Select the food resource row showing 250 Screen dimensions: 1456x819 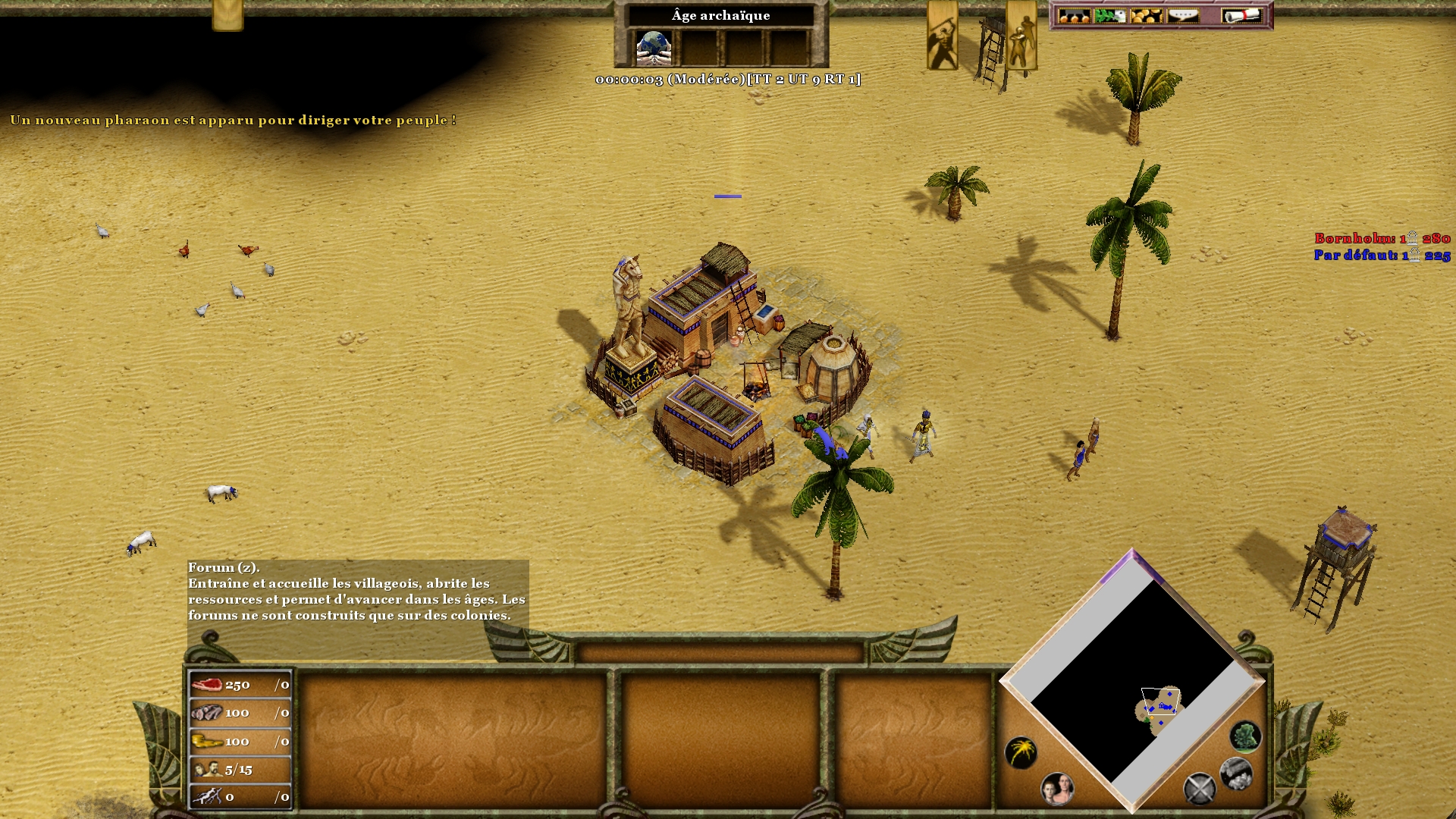pos(240,685)
